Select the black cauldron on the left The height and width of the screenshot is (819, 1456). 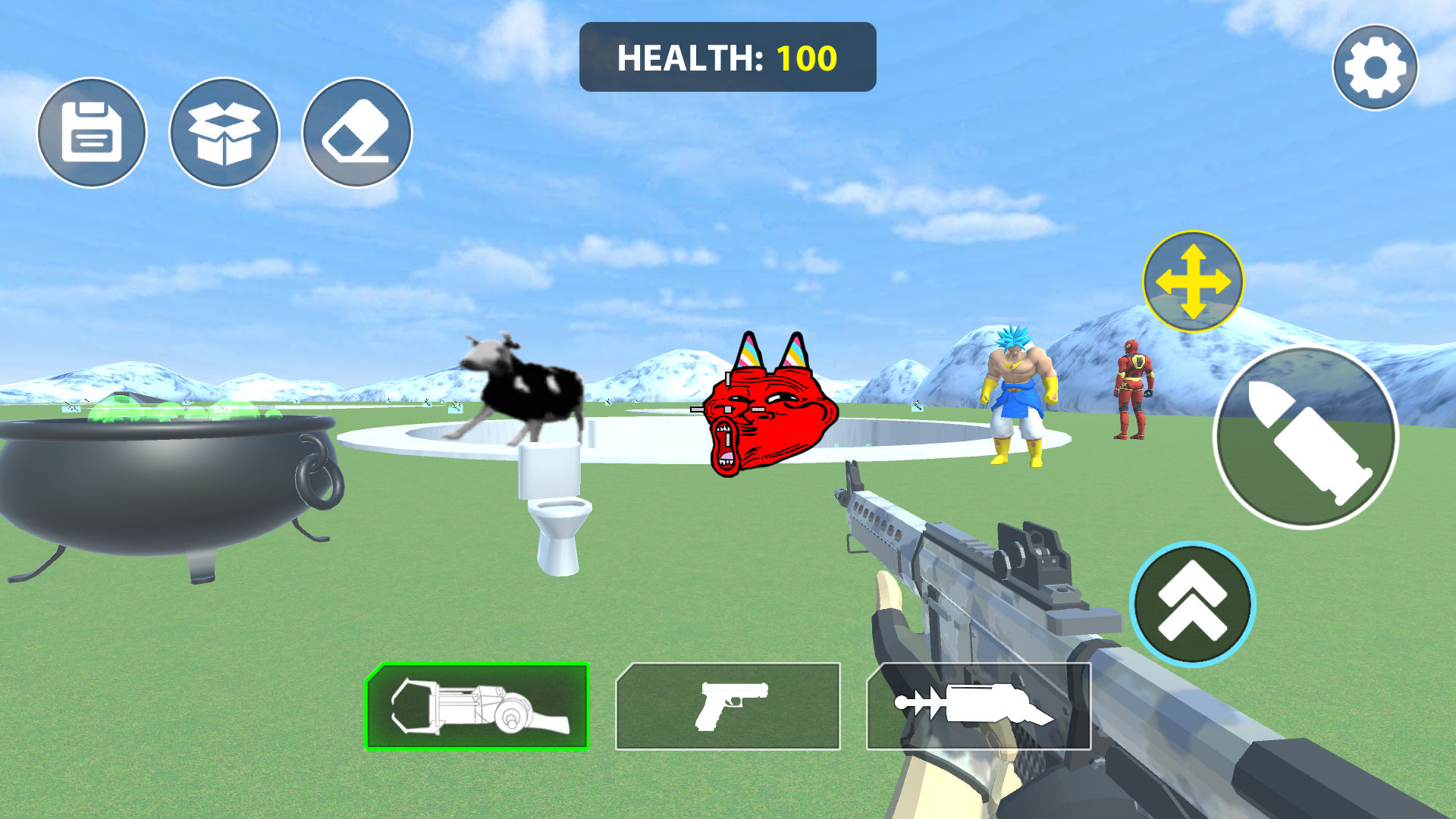(x=167, y=478)
